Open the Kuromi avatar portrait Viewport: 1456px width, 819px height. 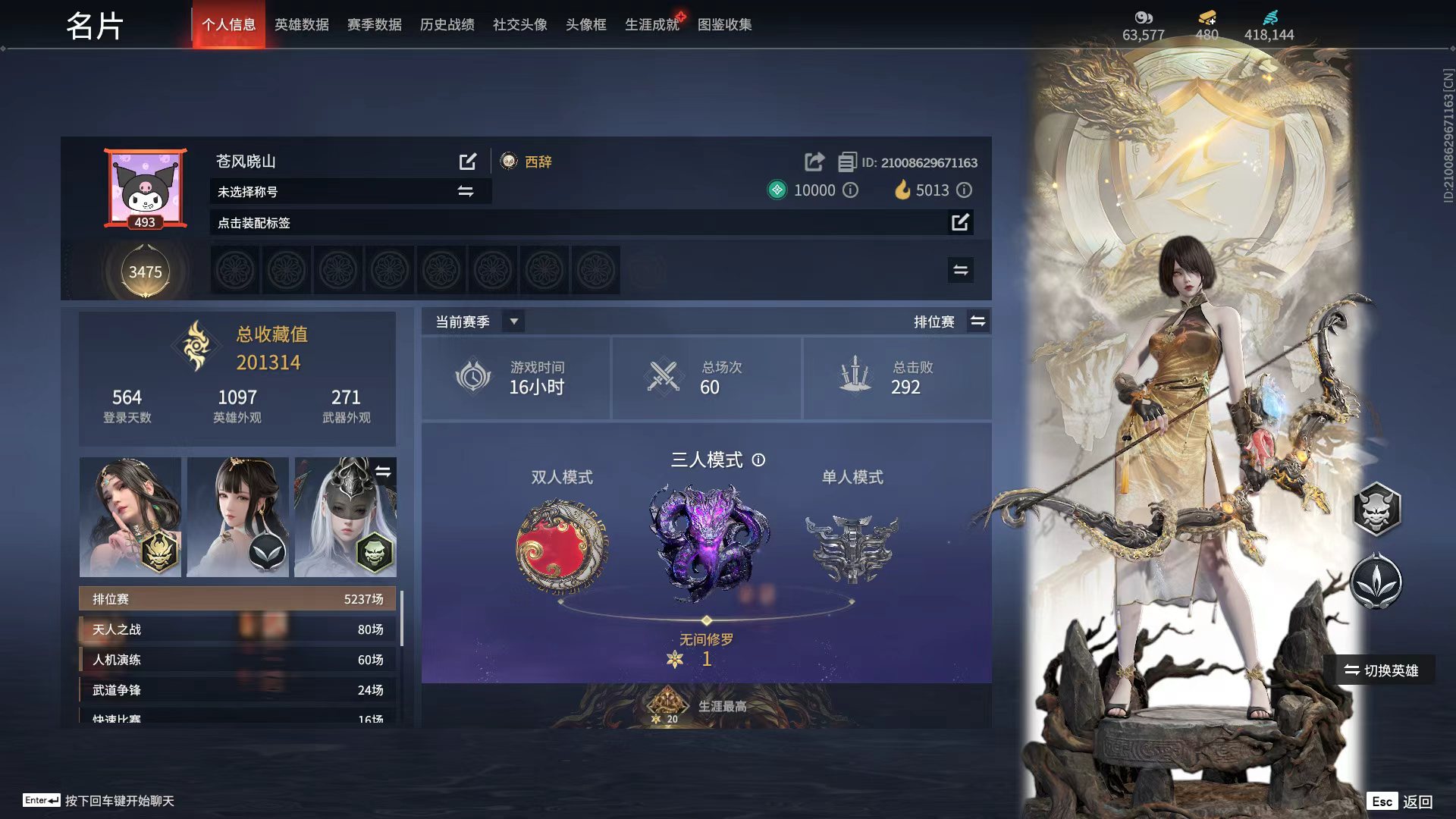(145, 187)
